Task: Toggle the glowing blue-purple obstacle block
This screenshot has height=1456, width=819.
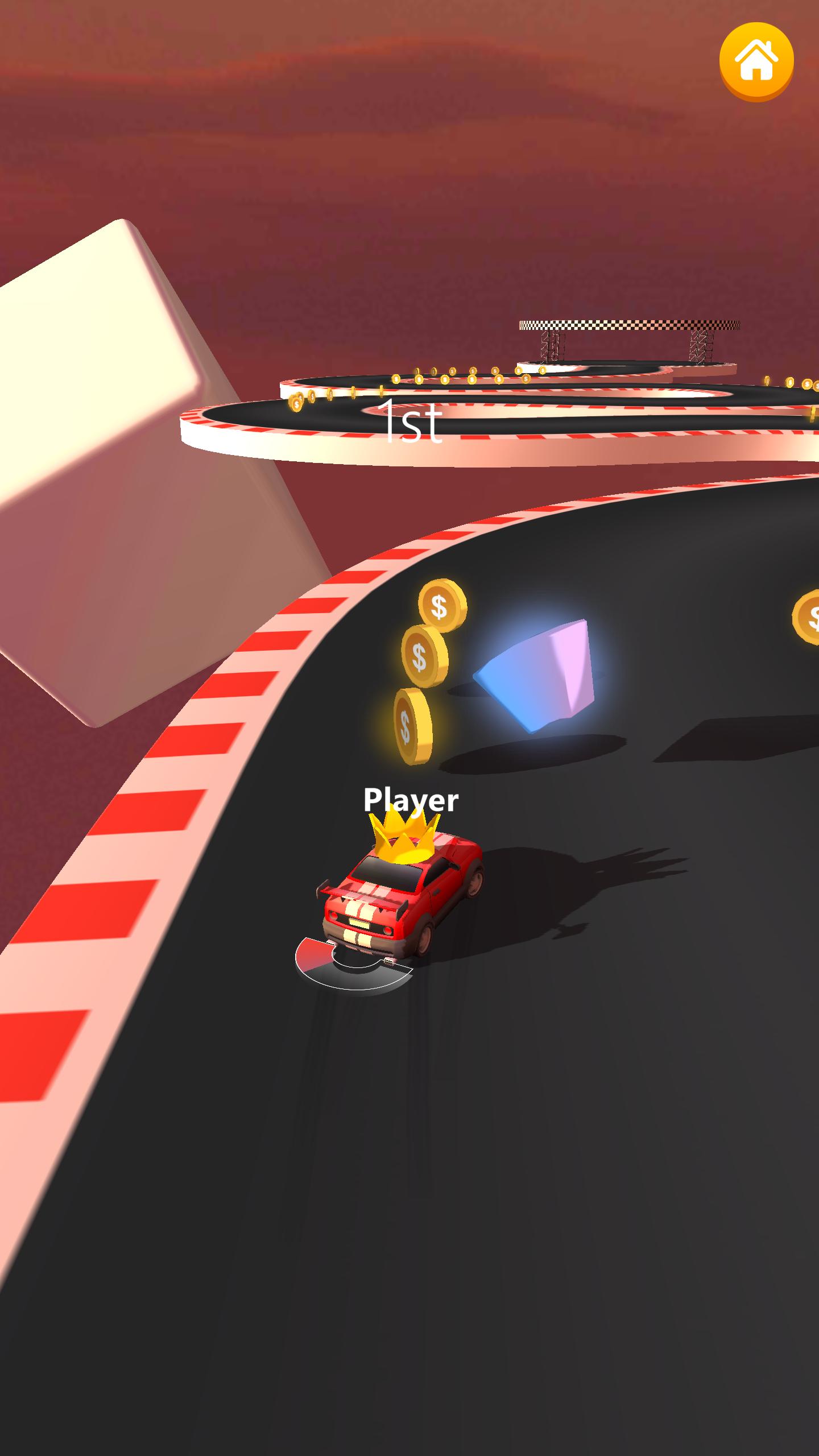Action: coord(535,677)
